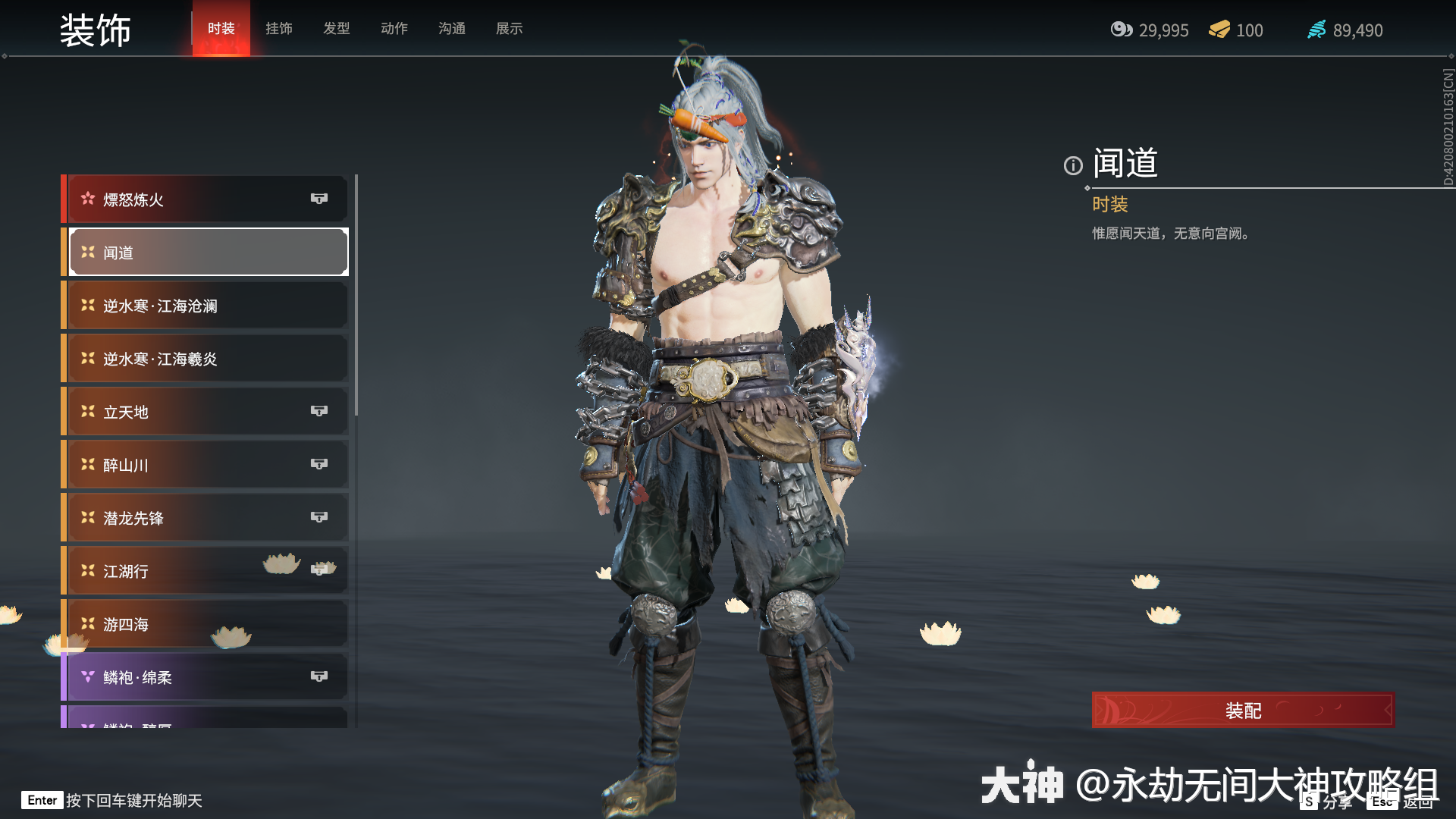The width and height of the screenshot is (1456, 819).
Task: Show the 动作 tab
Action: [x=394, y=29]
